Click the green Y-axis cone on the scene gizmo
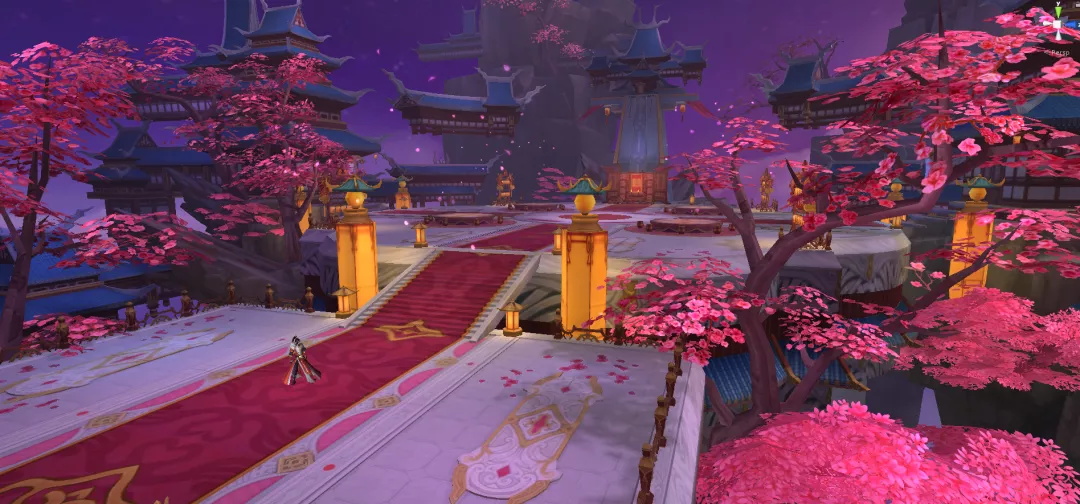This screenshot has width=1080, height=504. (x=1058, y=10)
